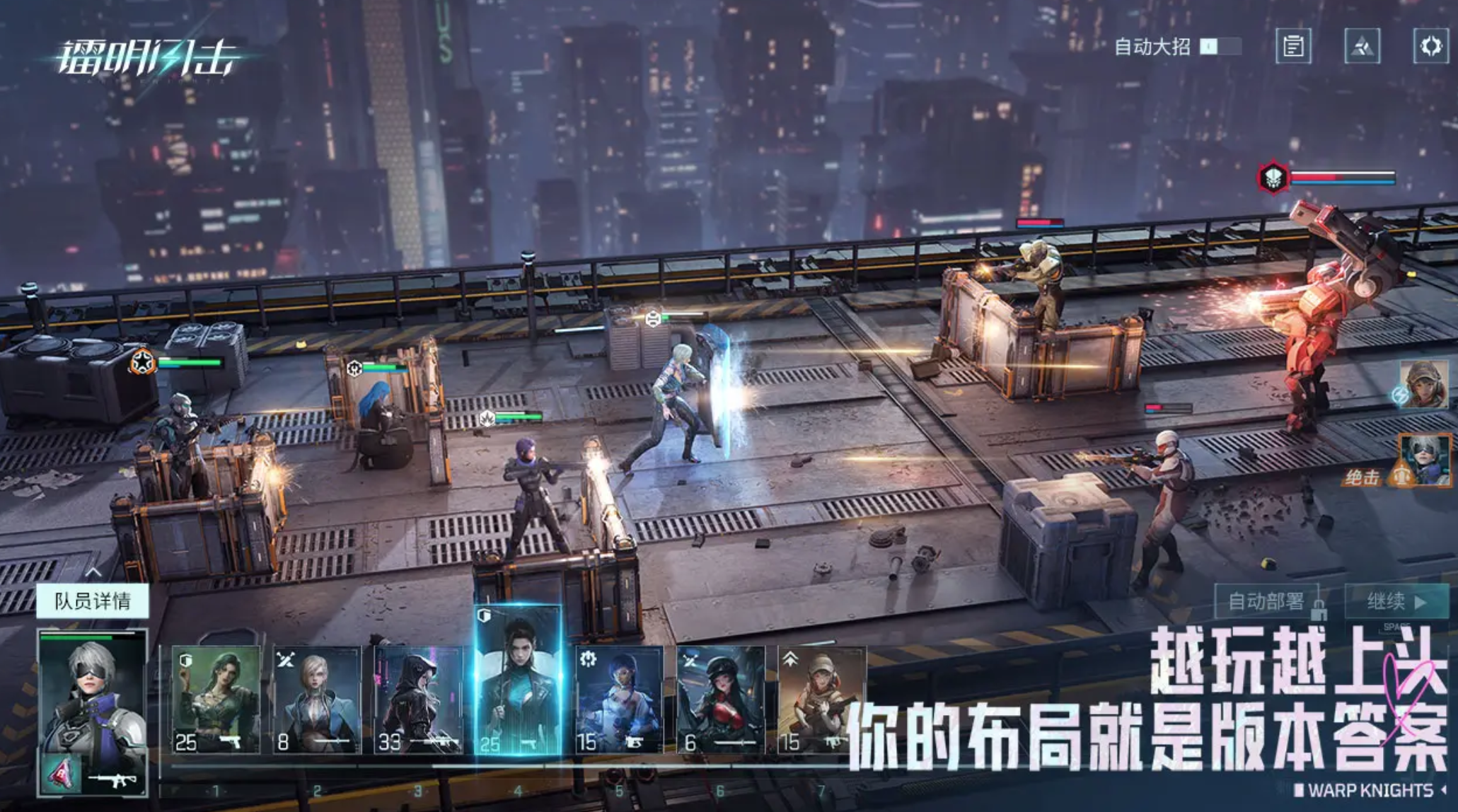Click the arrow beside 继续 button
Screen dimensions: 1458x812
(1419, 602)
